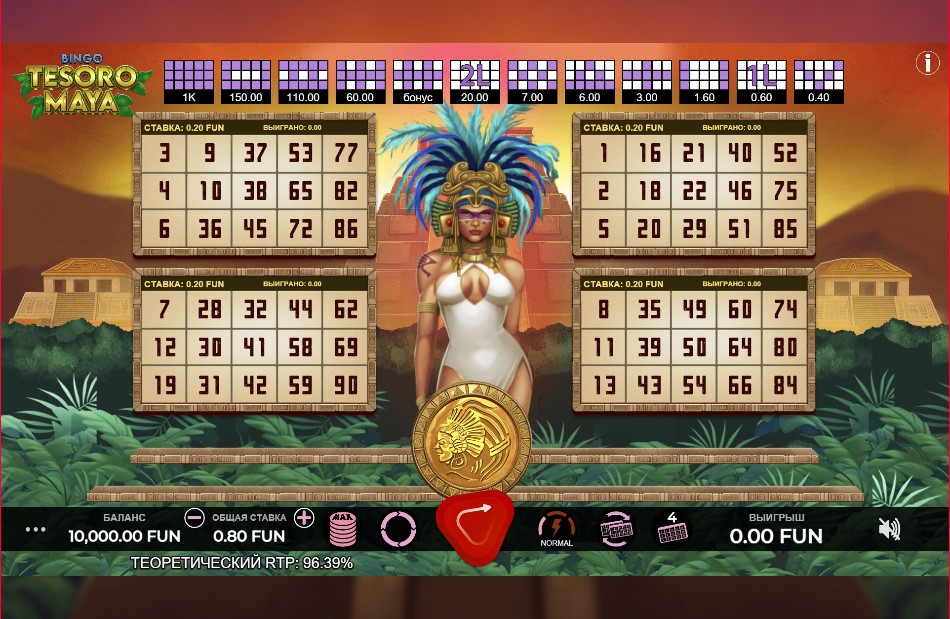950x619 pixels.
Task: Change number of active cards
Action: tap(671, 528)
